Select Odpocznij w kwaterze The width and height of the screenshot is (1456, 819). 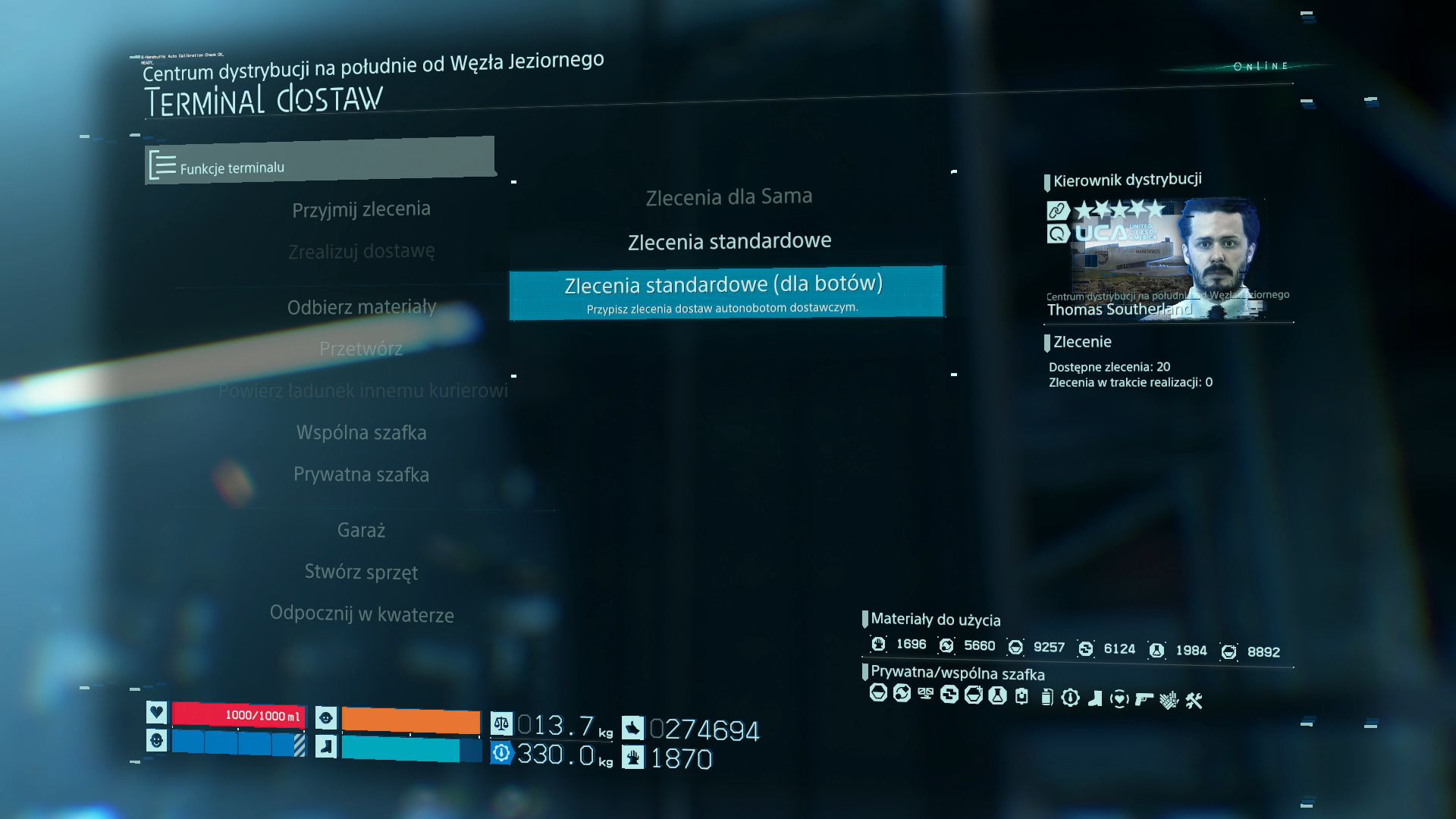[x=362, y=613]
